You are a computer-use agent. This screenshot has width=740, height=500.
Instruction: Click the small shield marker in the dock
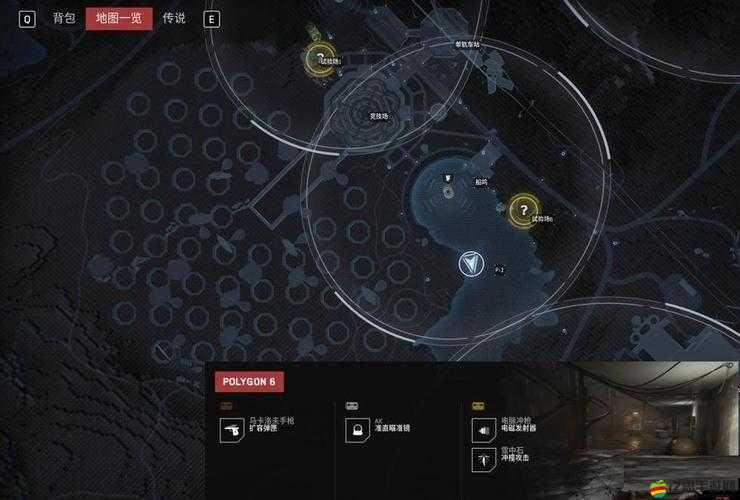(x=450, y=178)
